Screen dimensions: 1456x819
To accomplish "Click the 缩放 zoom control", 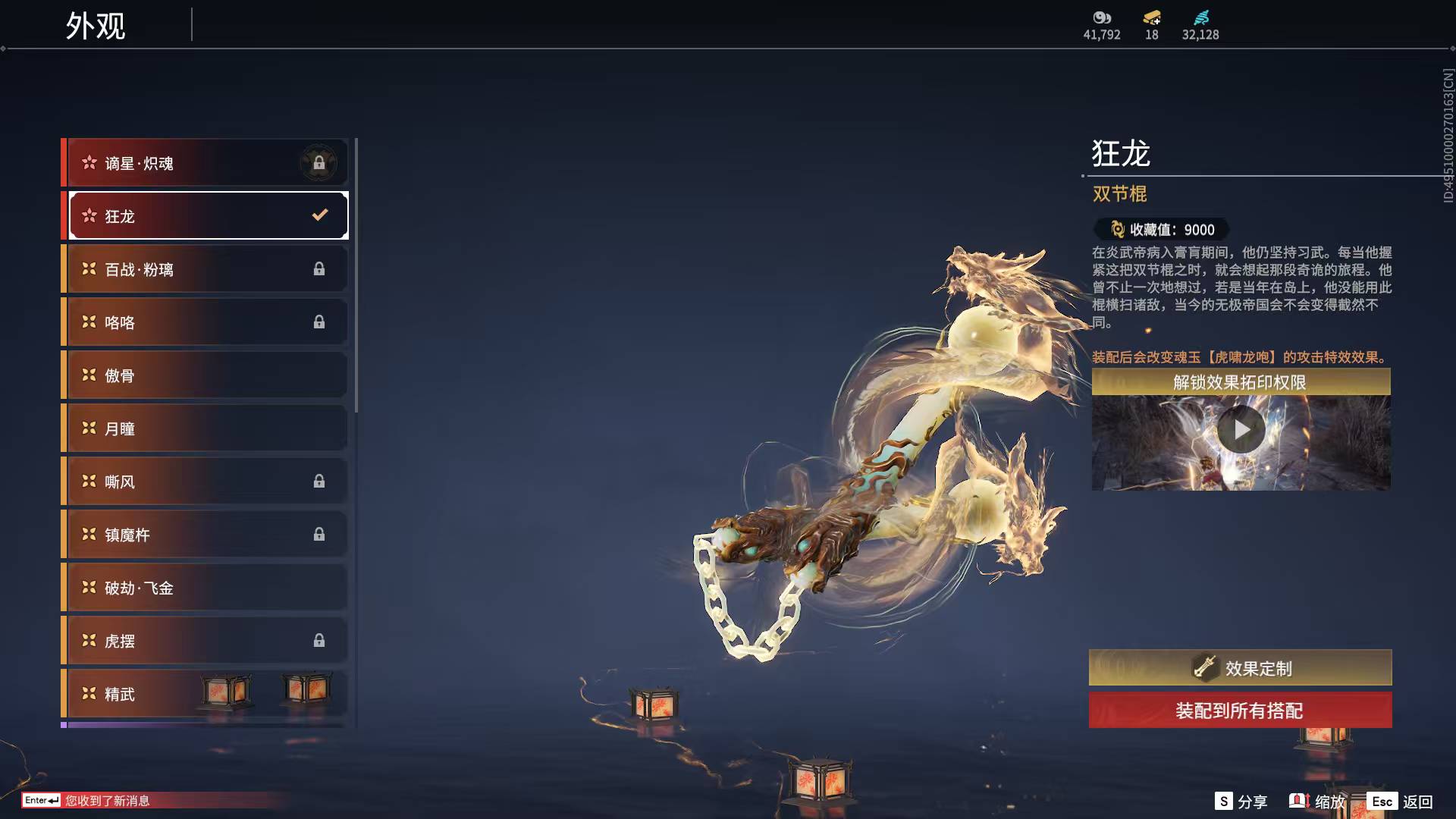I will coord(1317,802).
